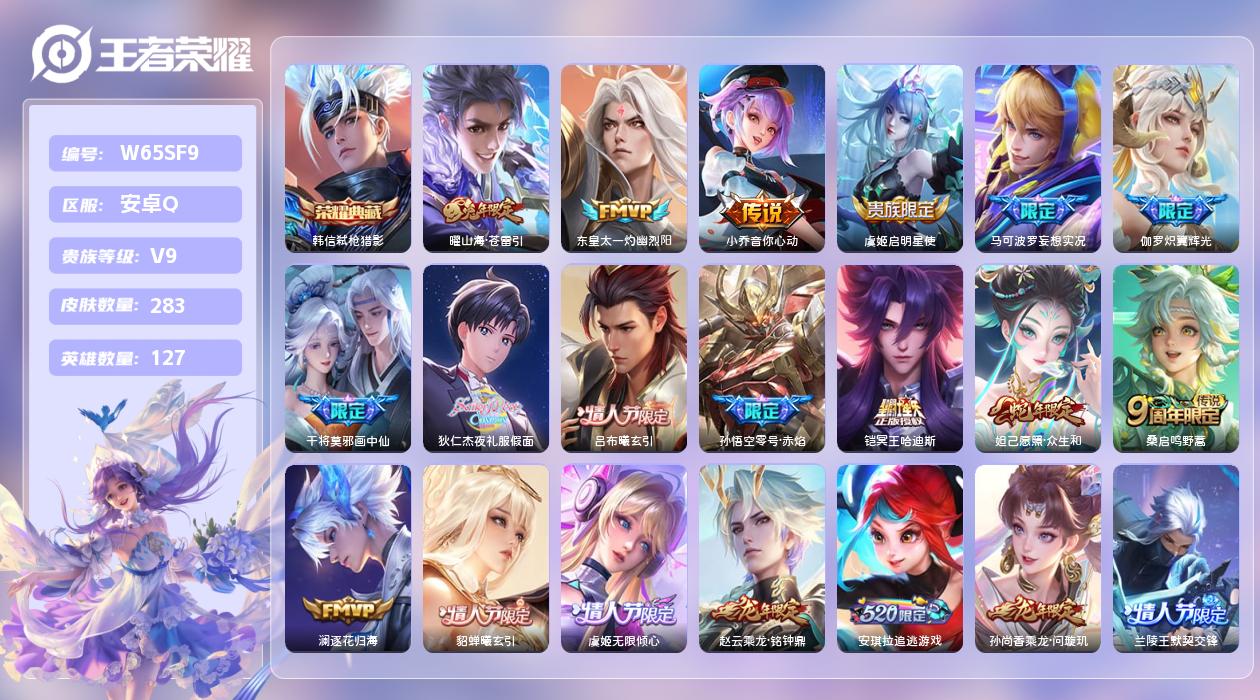Screen dimensions: 1260x700
Task: Click the 貂蝉曦玄引 skin card
Action: [x=486, y=558]
